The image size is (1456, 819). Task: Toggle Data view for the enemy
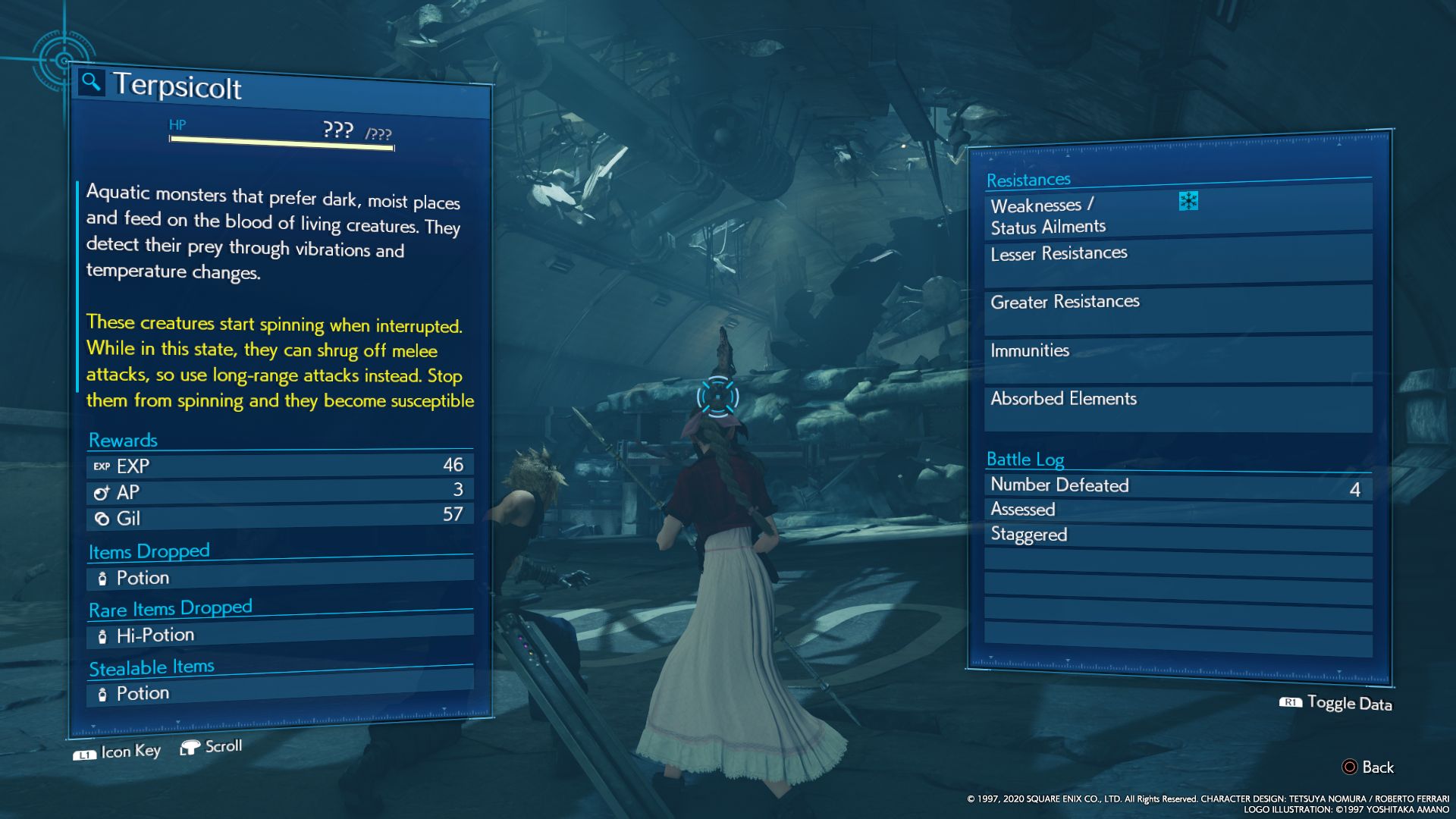pyautogui.click(x=1336, y=703)
